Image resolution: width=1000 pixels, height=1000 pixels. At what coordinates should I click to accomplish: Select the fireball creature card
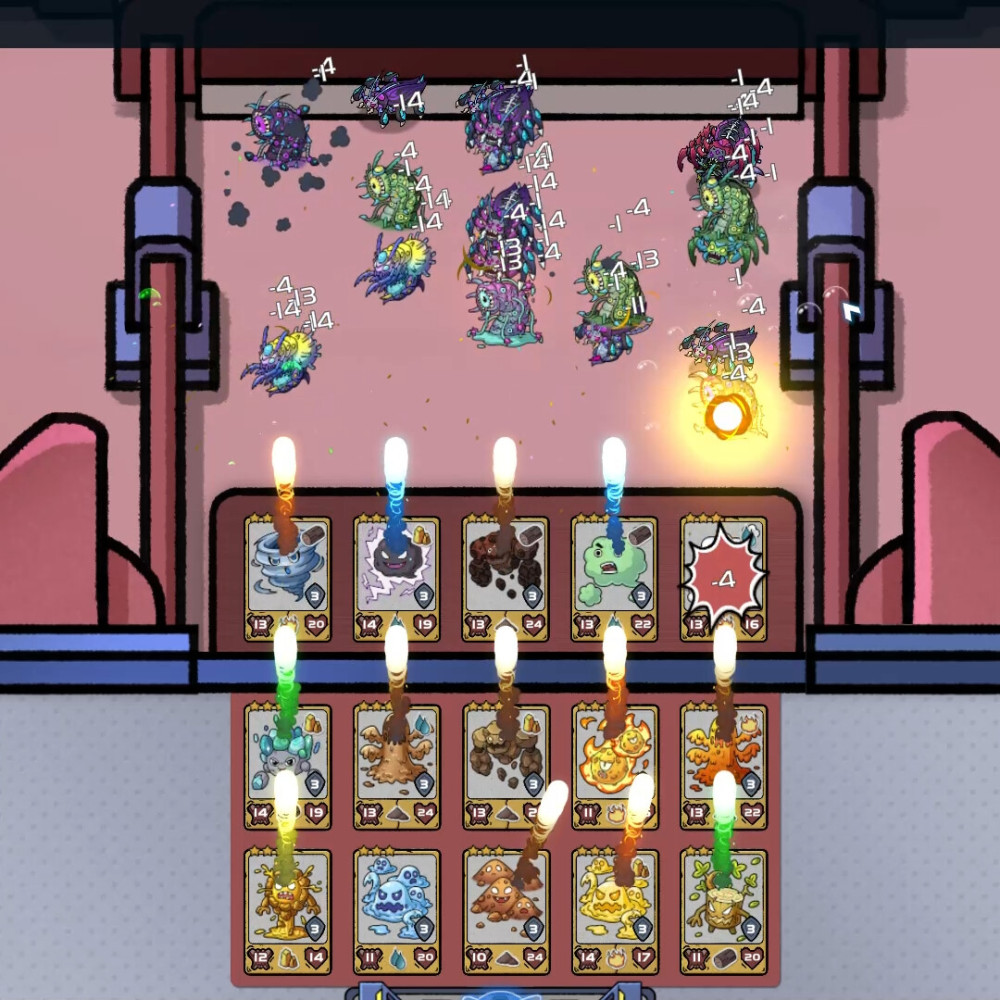click(x=614, y=767)
